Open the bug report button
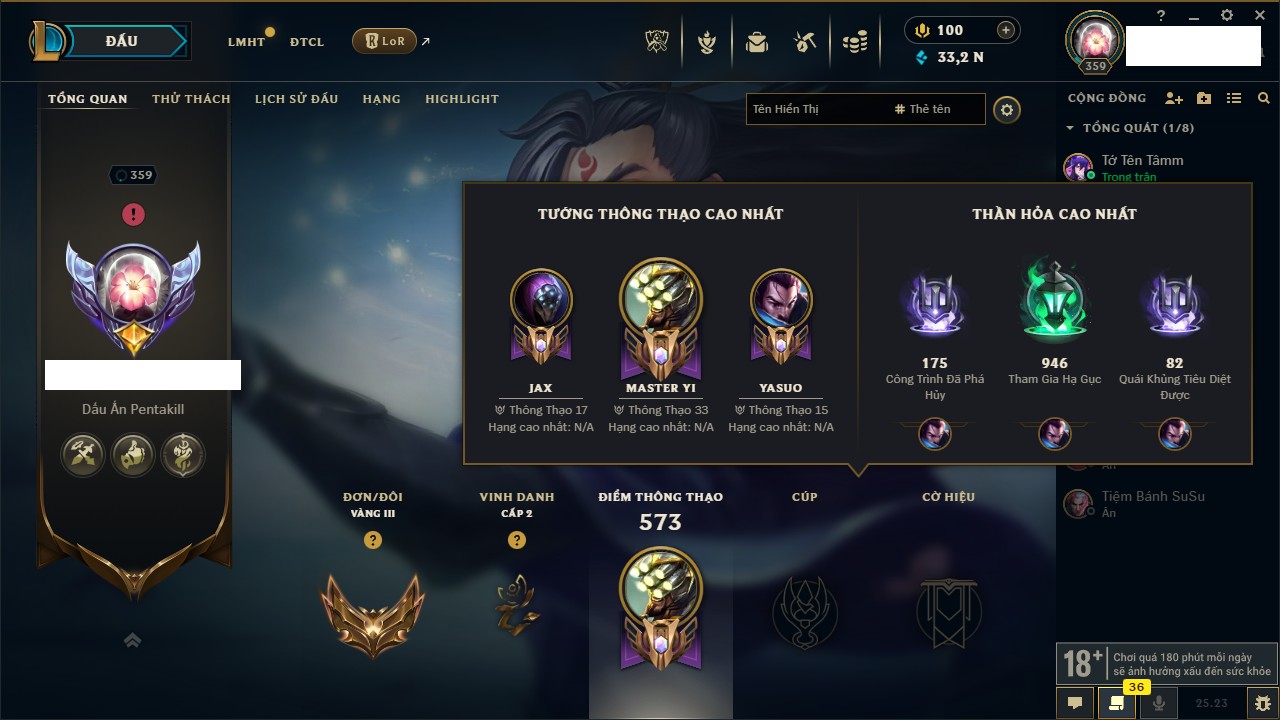The image size is (1280, 720). (x=1262, y=703)
